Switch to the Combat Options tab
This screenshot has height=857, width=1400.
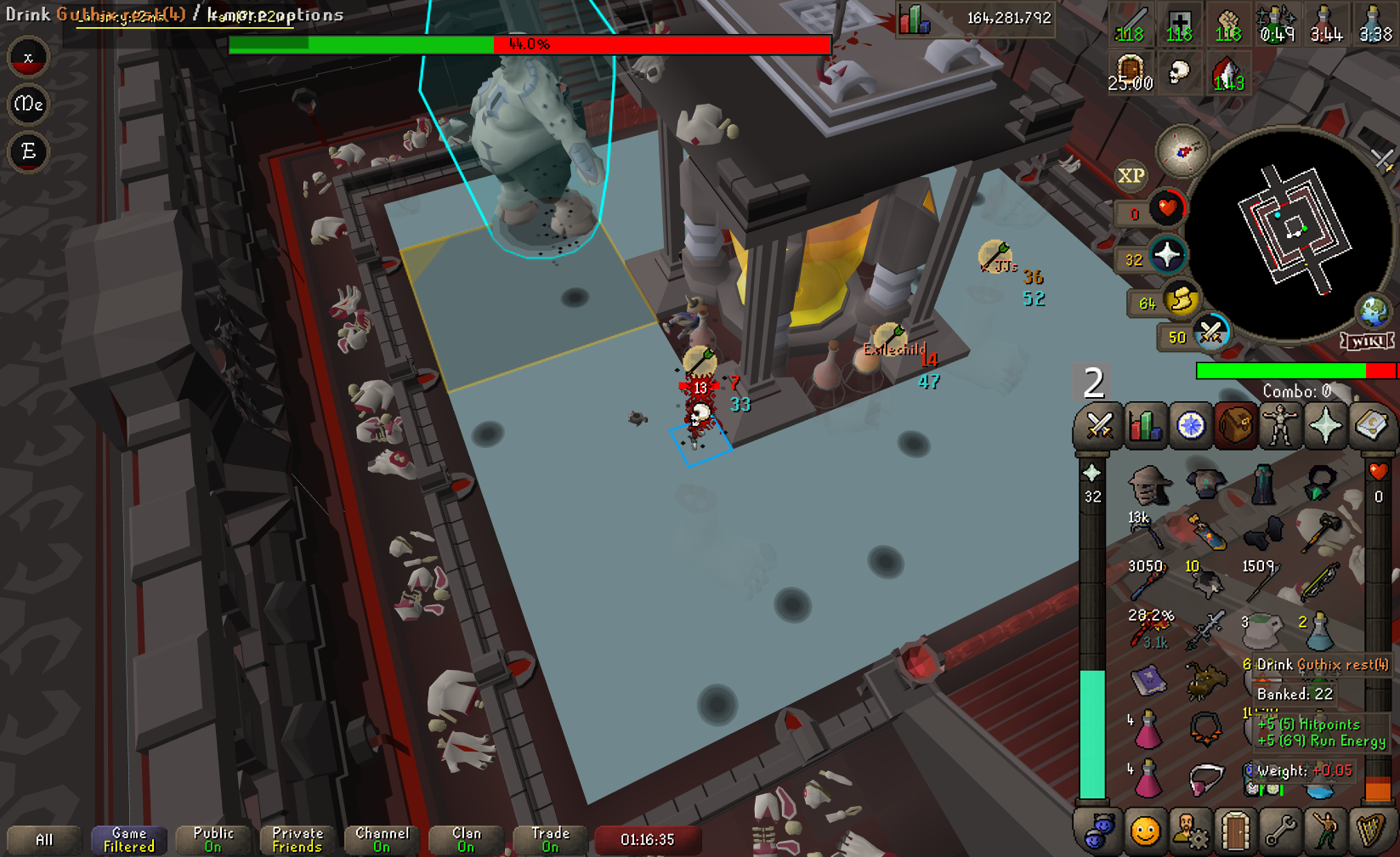click(1099, 426)
